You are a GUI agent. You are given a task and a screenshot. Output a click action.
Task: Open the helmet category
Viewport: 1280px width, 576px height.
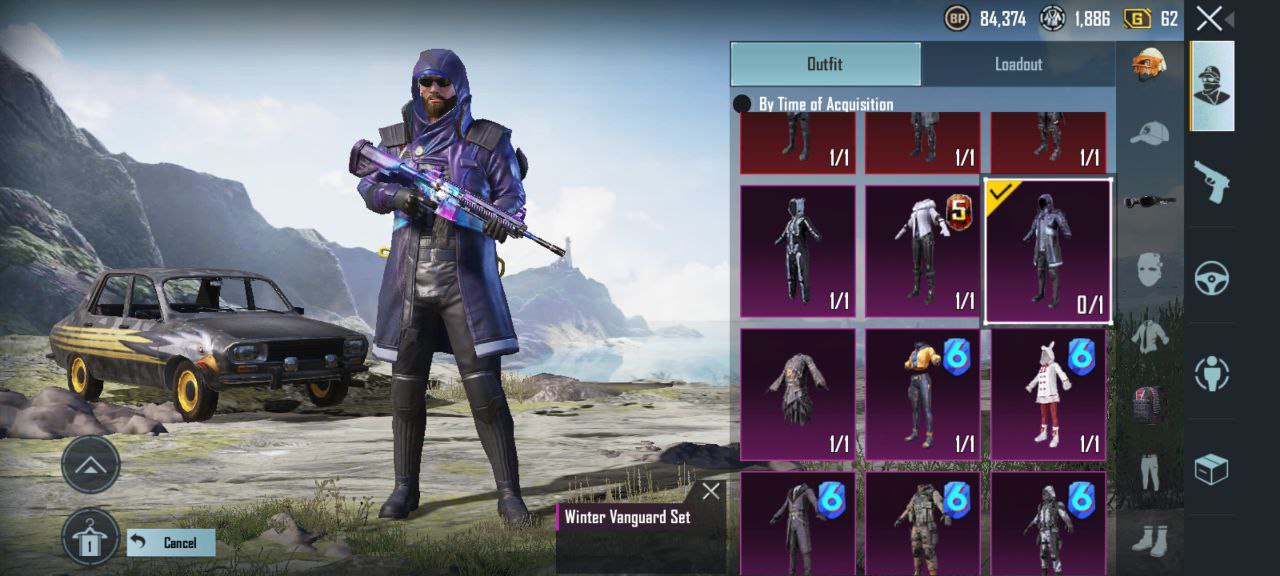(x=1149, y=65)
